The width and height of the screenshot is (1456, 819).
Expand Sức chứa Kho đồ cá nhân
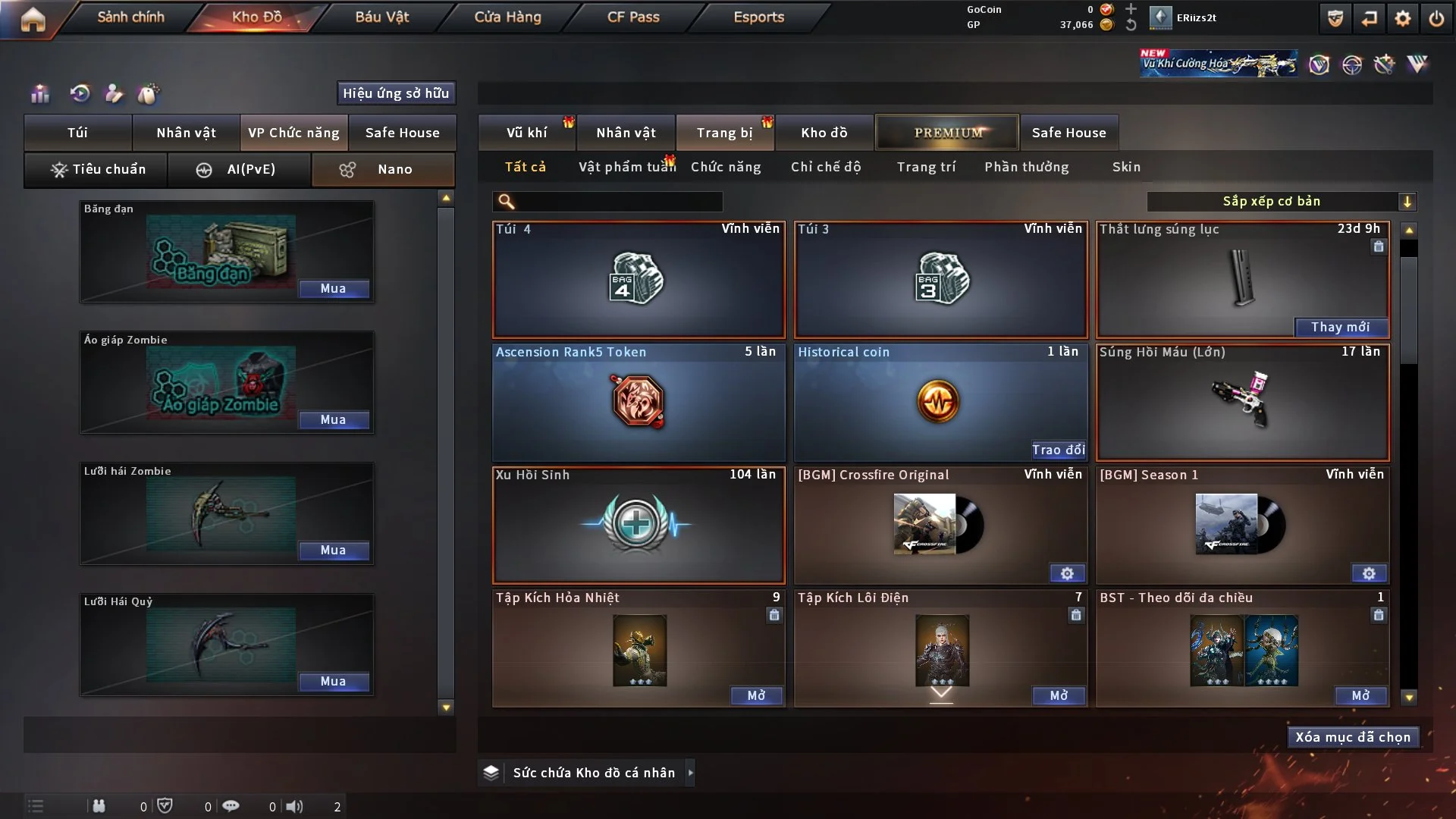point(690,773)
